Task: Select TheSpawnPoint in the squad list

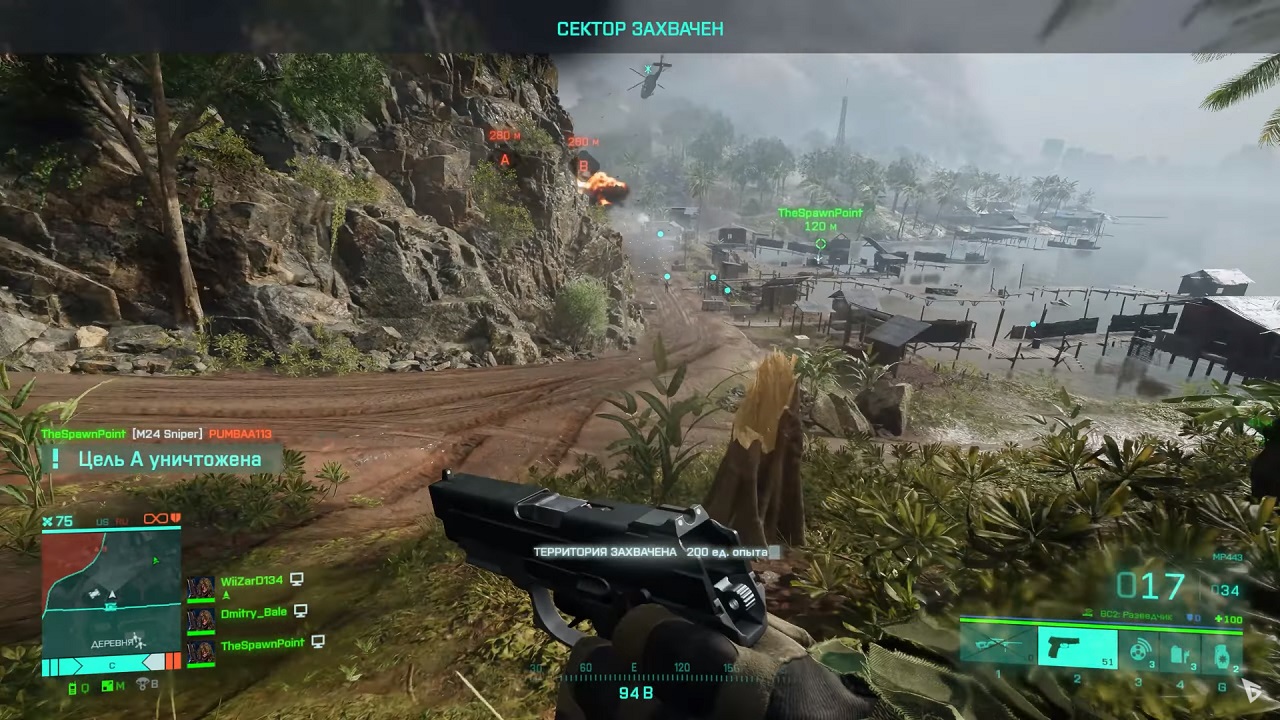Action: pyautogui.click(x=261, y=645)
